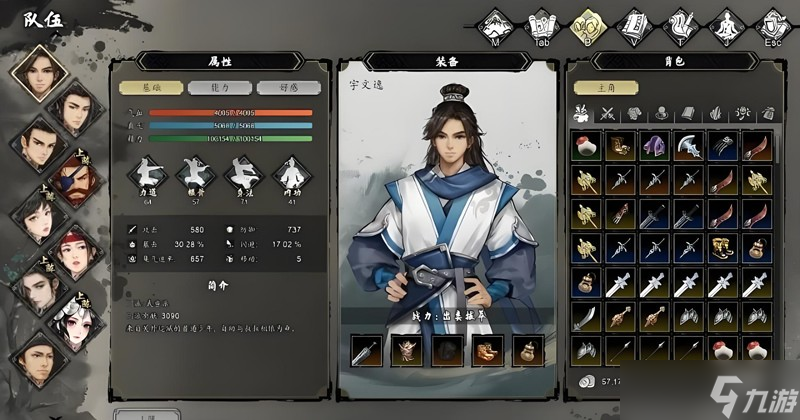Image resolution: width=800 pixels, height=420 pixels.
Task: Select the equipped sword slot under the character
Action: click(365, 351)
